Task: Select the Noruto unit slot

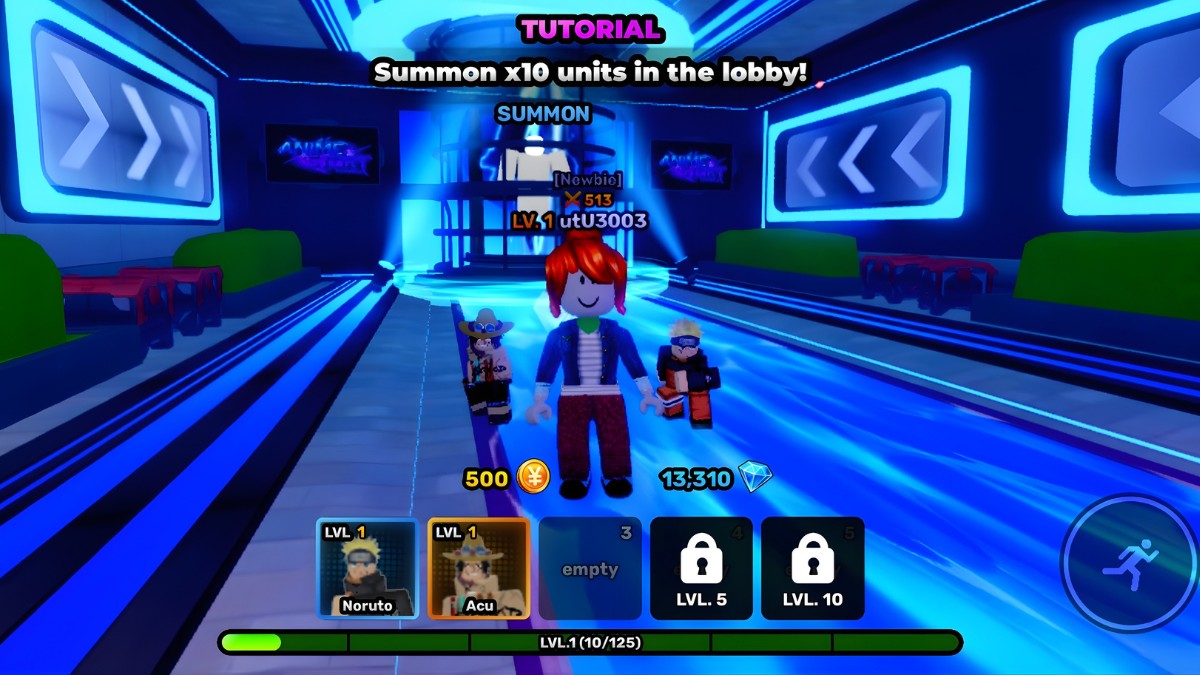Action: tap(367, 568)
